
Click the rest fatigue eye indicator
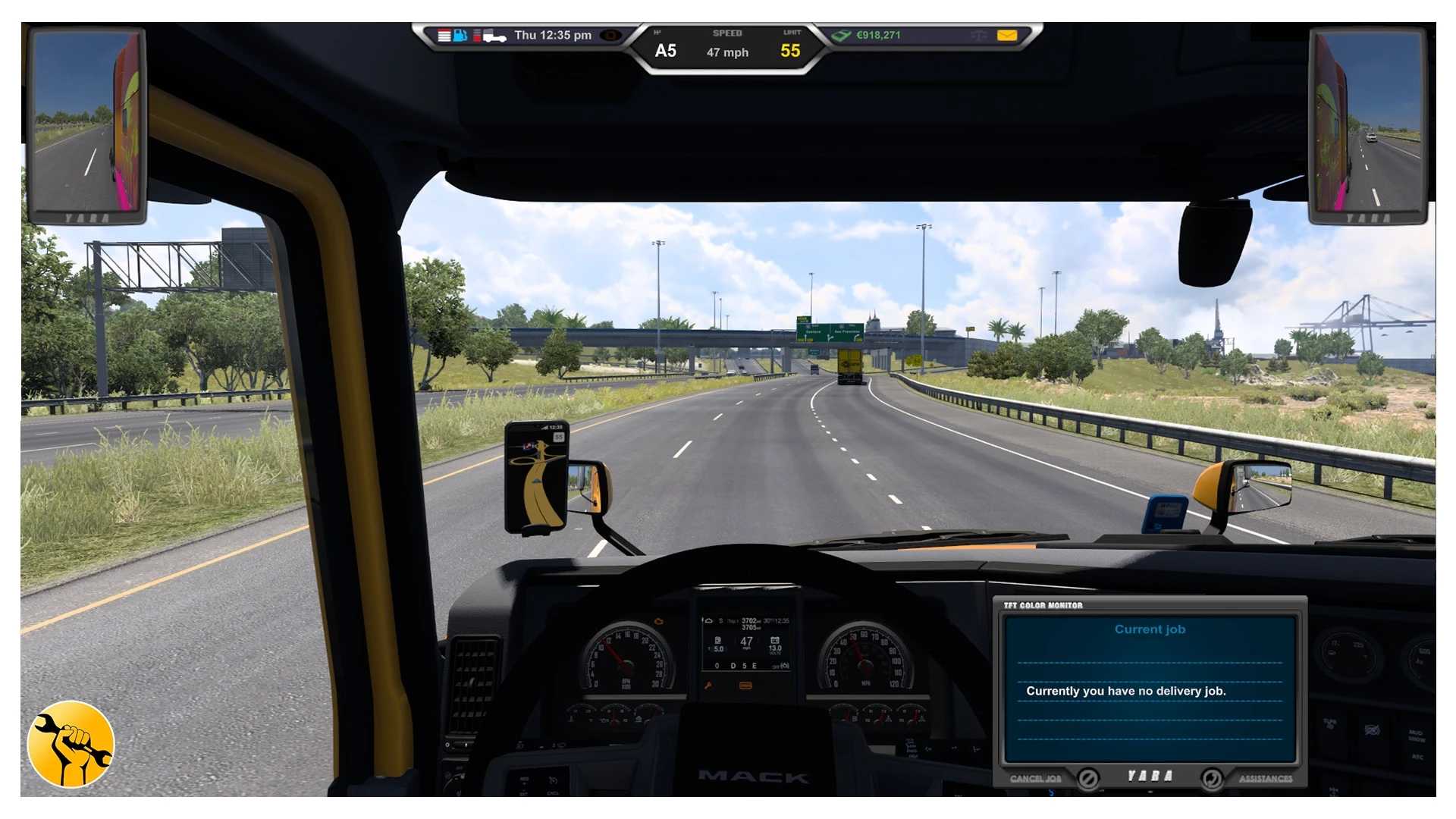click(610, 36)
